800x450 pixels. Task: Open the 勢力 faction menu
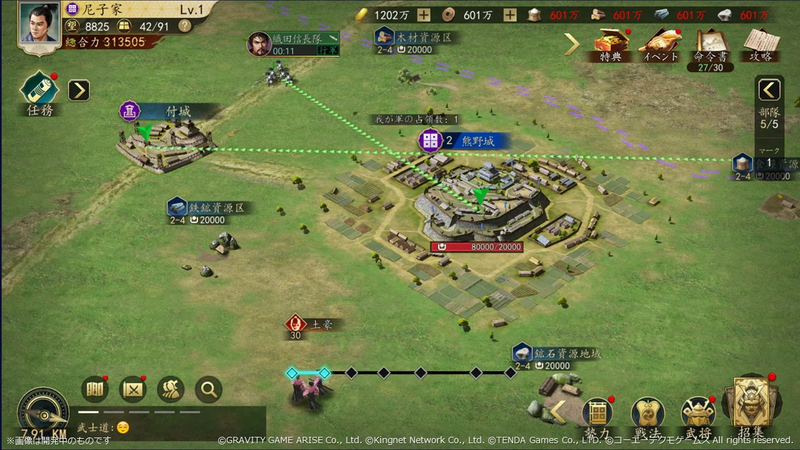tap(598, 414)
